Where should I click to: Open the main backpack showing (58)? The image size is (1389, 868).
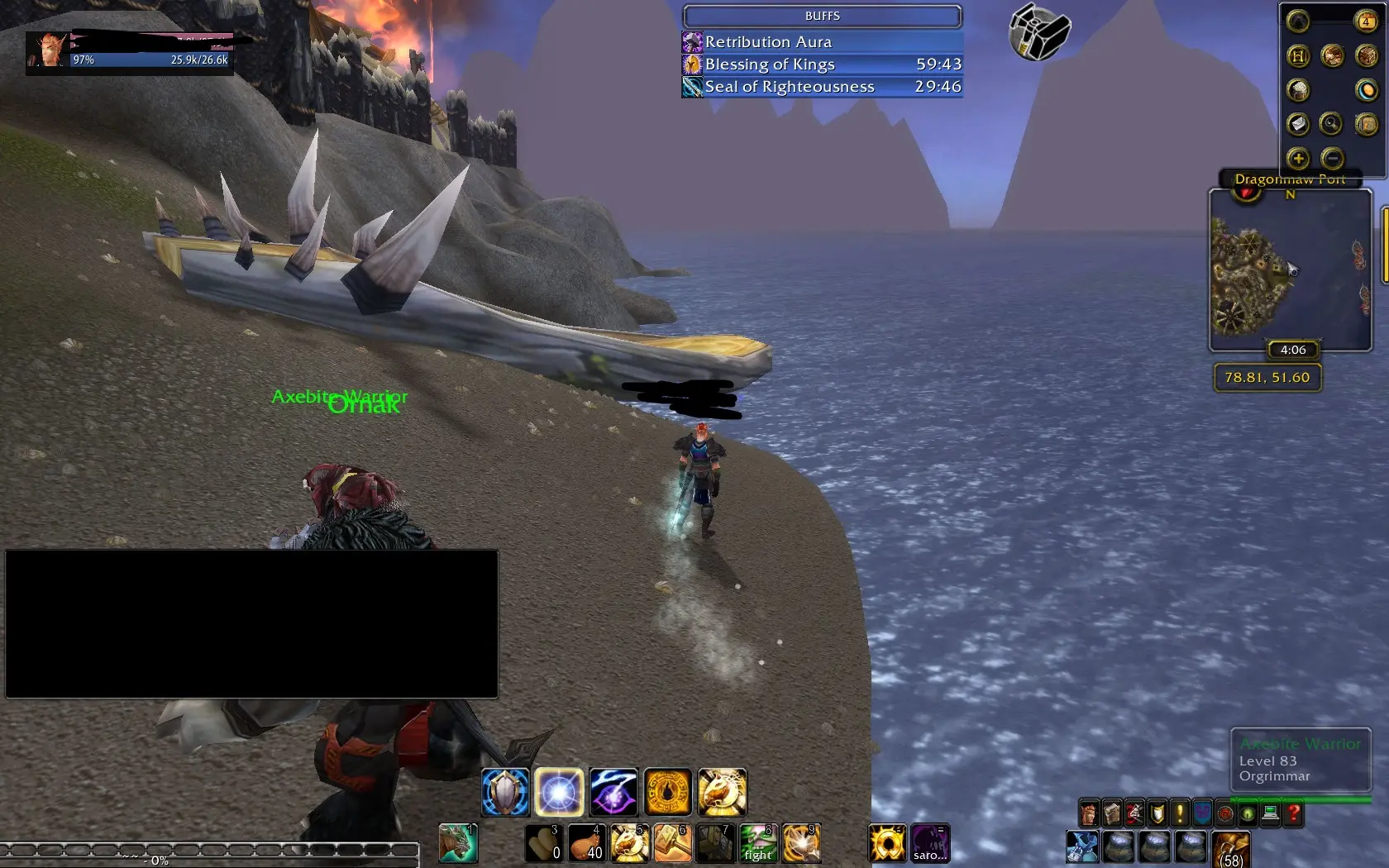[x=1231, y=850]
